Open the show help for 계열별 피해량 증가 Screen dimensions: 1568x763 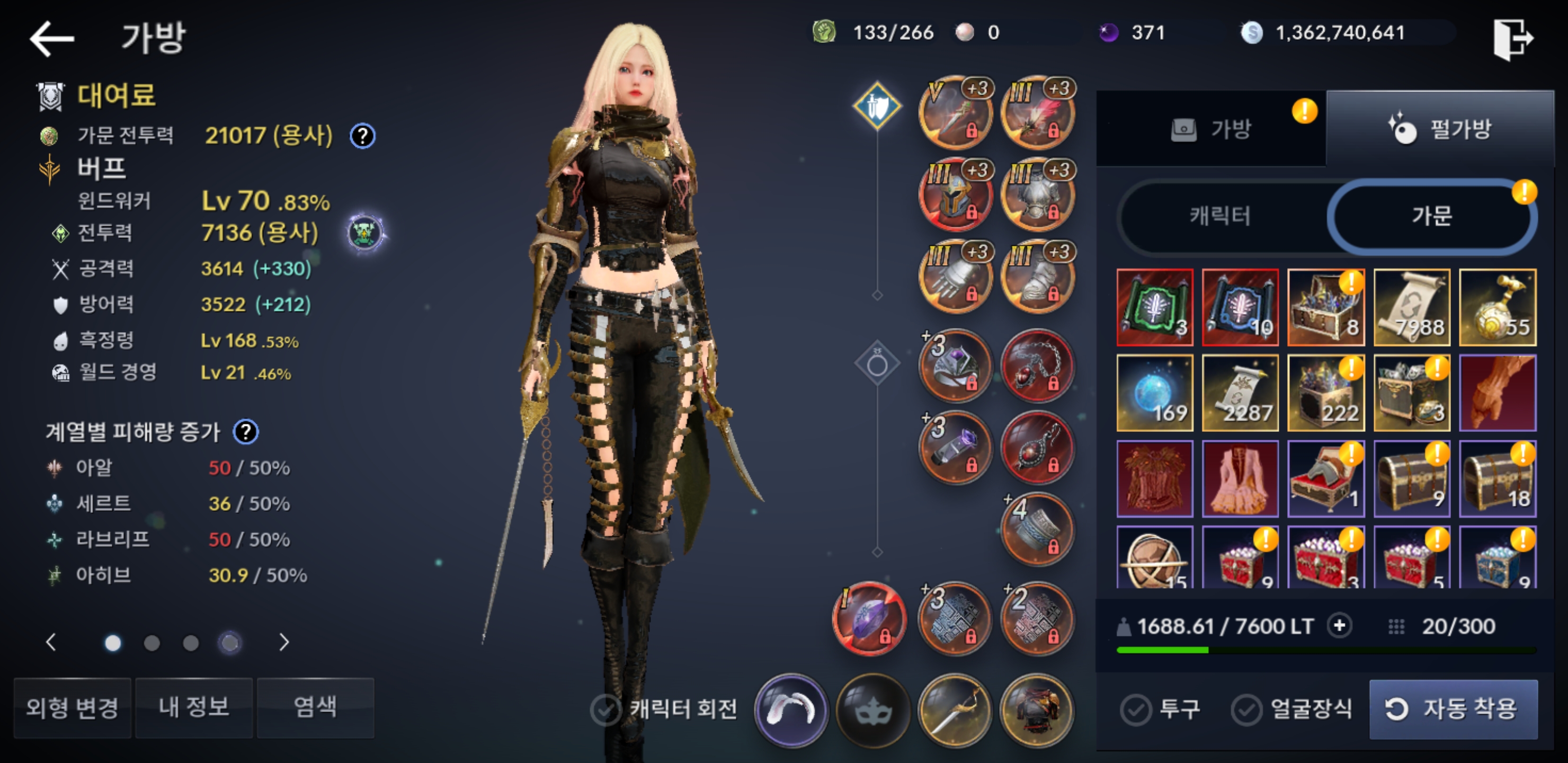pyautogui.click(x=246, y=432)
